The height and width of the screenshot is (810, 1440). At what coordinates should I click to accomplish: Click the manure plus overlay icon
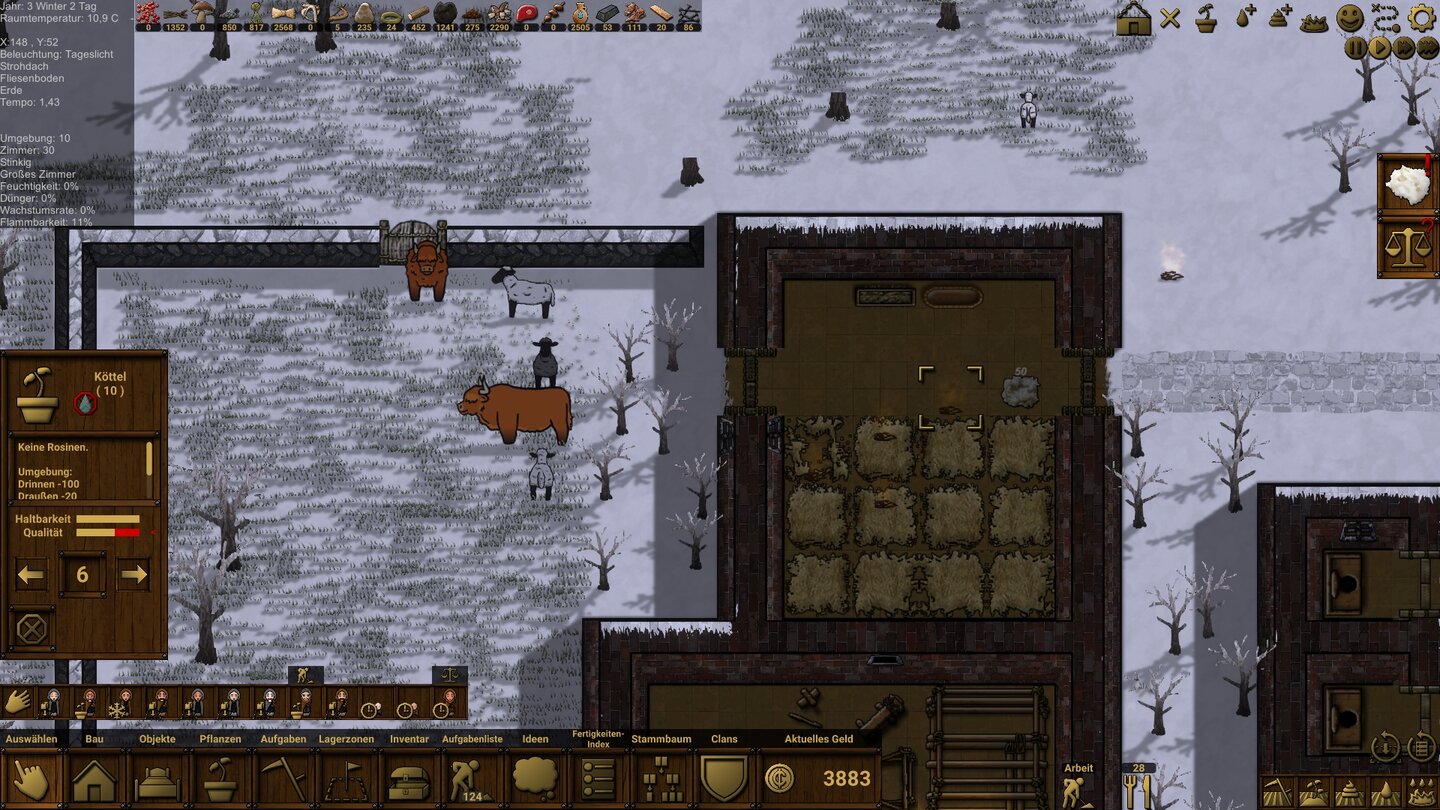click(x=1279, y=18)
